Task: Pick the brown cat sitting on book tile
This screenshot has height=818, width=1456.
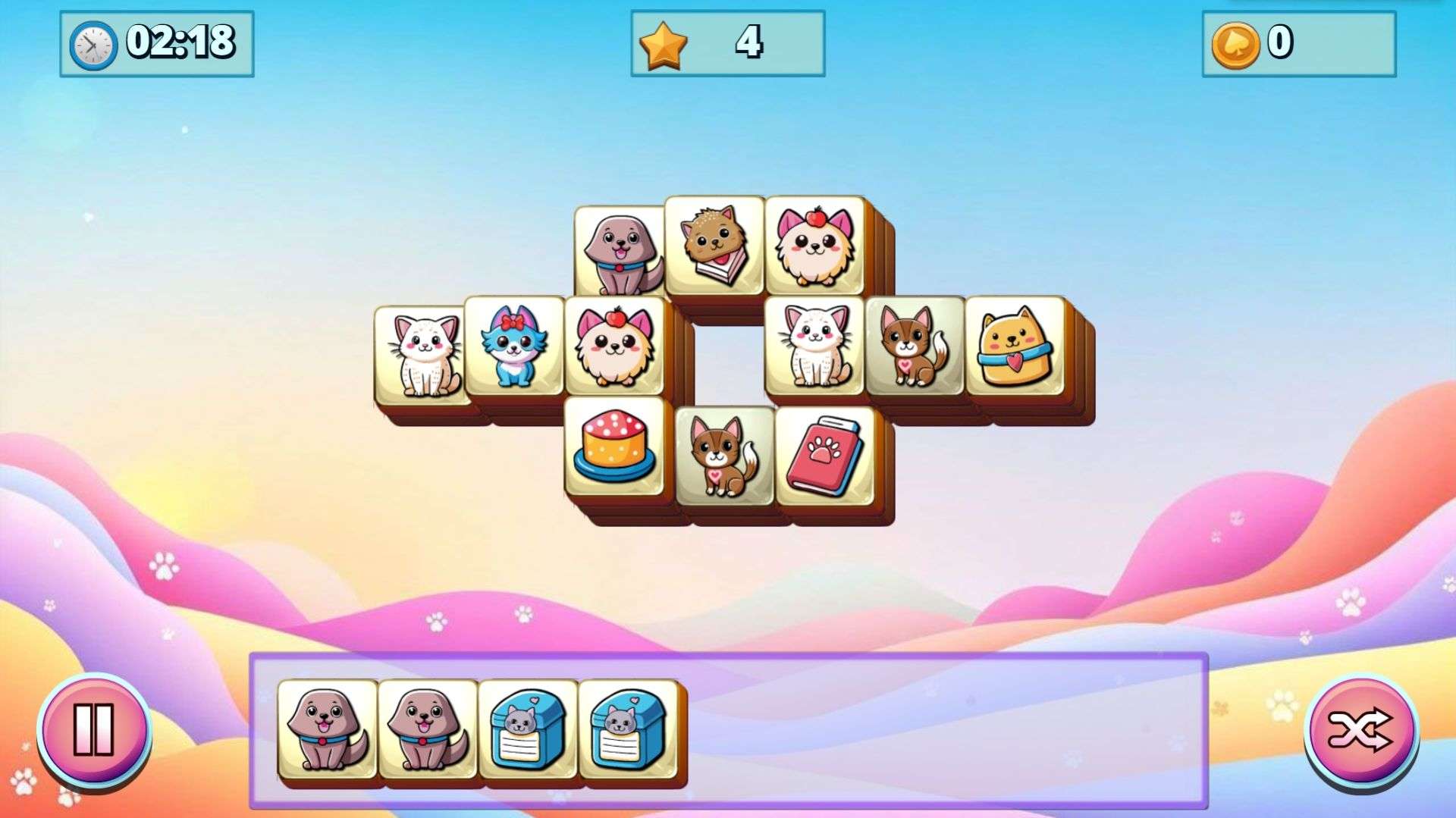Action: pyautogui.click(x=714, y=246)
